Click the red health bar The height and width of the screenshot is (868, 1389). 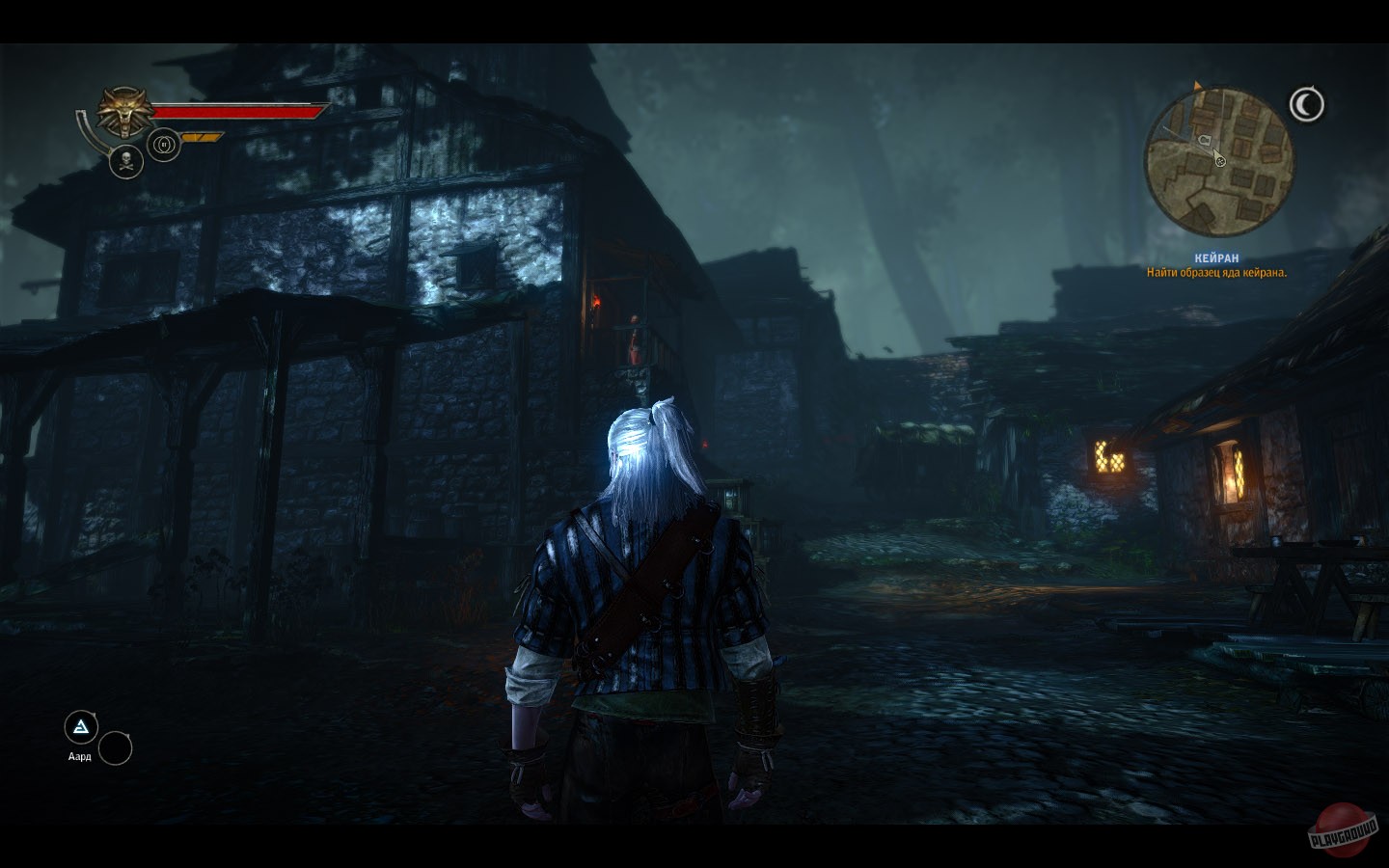(x=236, y=113)
